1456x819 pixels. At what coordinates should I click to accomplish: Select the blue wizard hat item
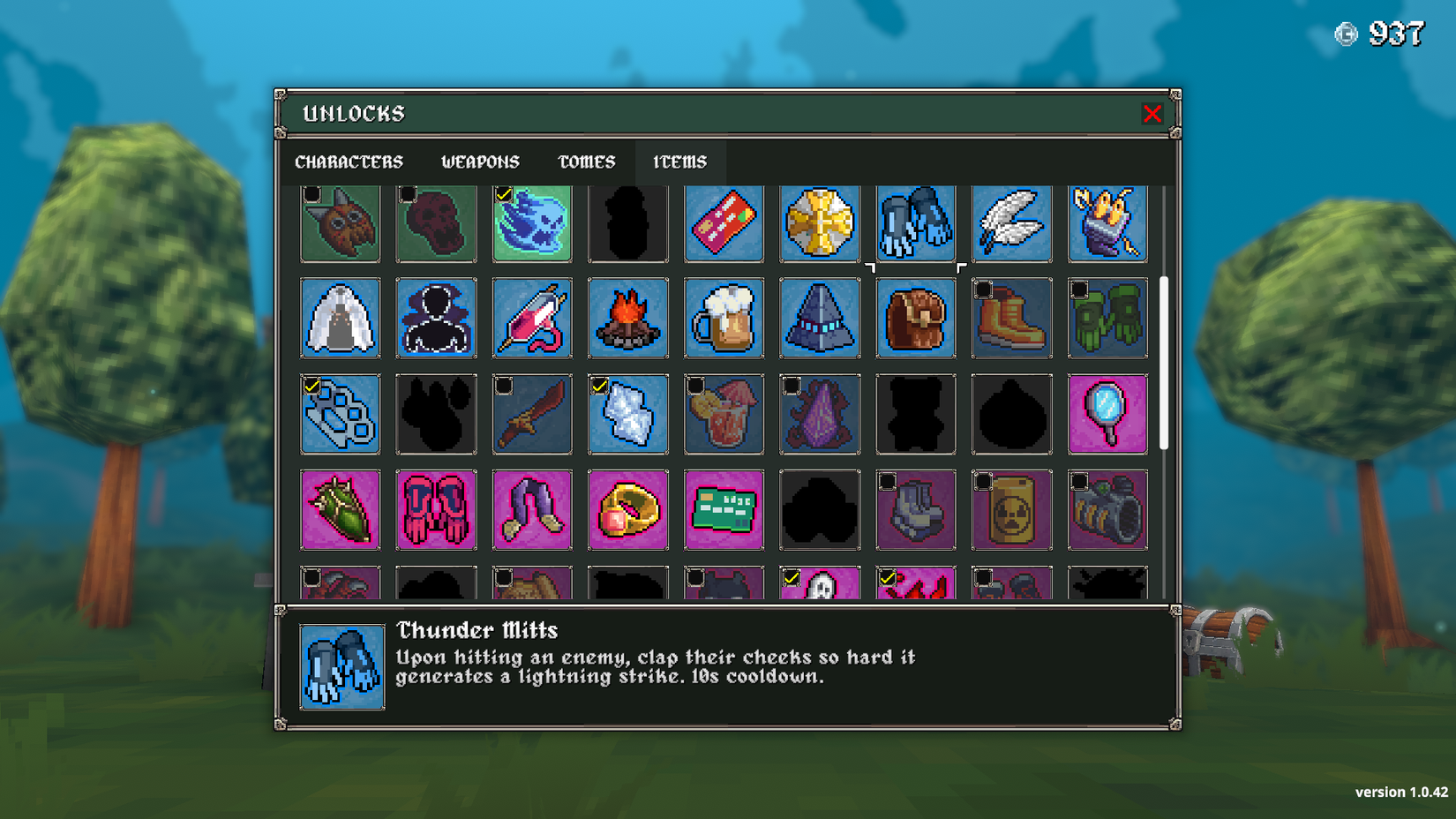820,319
